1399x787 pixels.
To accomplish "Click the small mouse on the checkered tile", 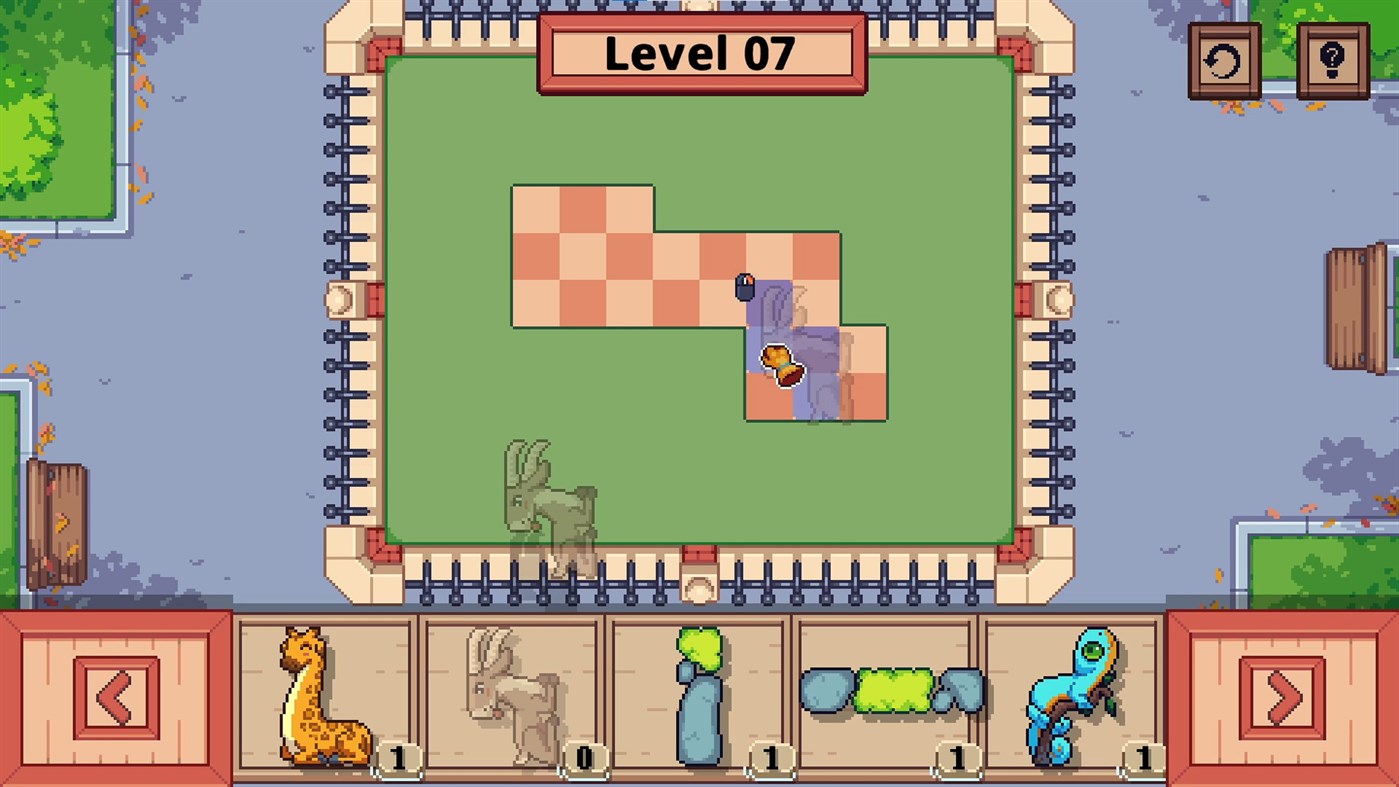I will click(x=745, y=288).
